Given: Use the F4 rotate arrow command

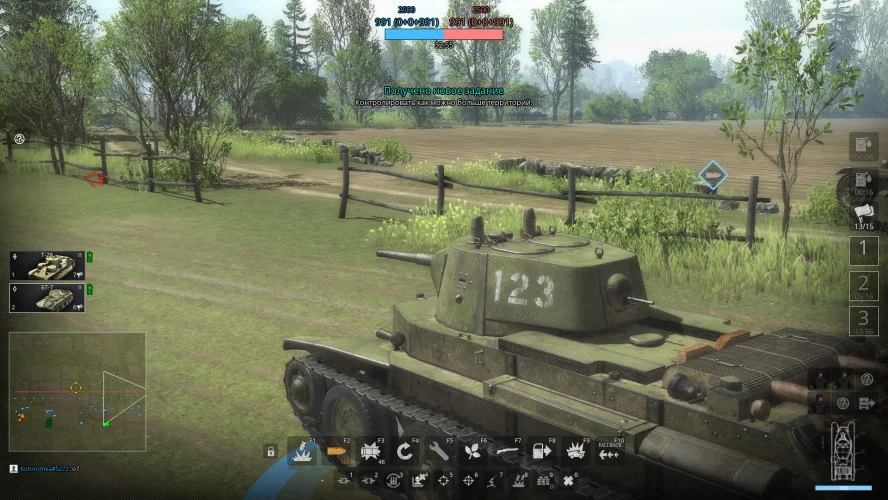Looking at the screenshot, I should pos(405,452).
